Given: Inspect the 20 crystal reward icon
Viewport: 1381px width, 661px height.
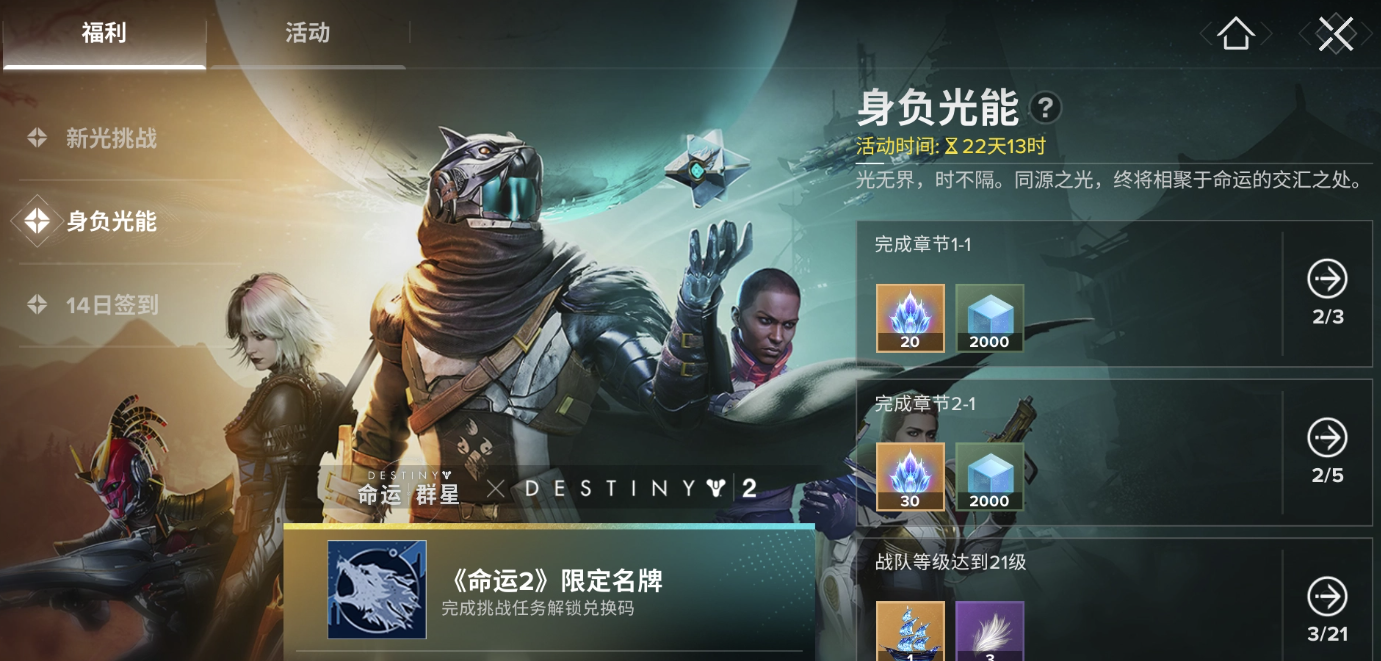Looking at the screenshot, I should (x=910, y=318).
